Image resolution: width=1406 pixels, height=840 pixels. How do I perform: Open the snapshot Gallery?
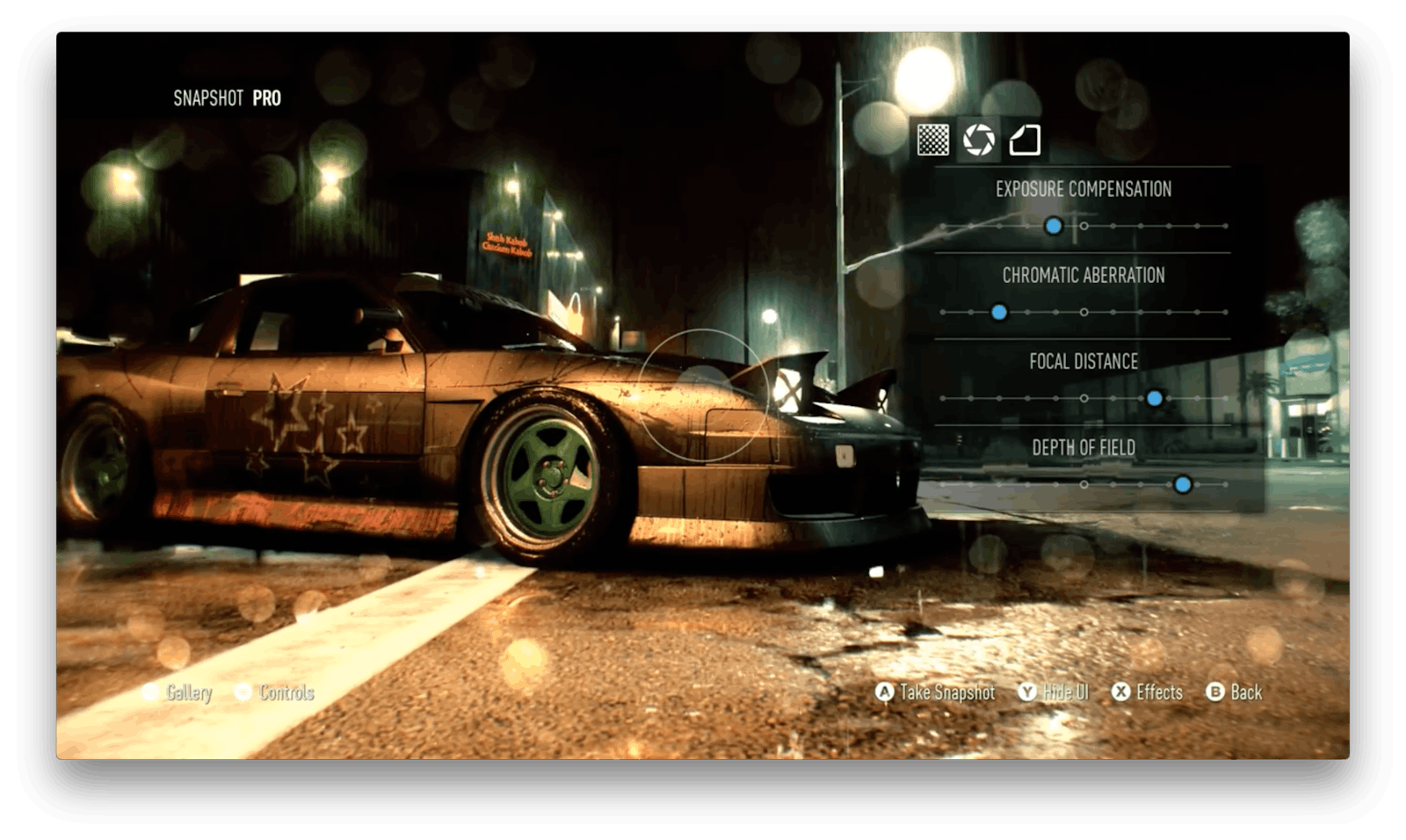pos(178,692)
